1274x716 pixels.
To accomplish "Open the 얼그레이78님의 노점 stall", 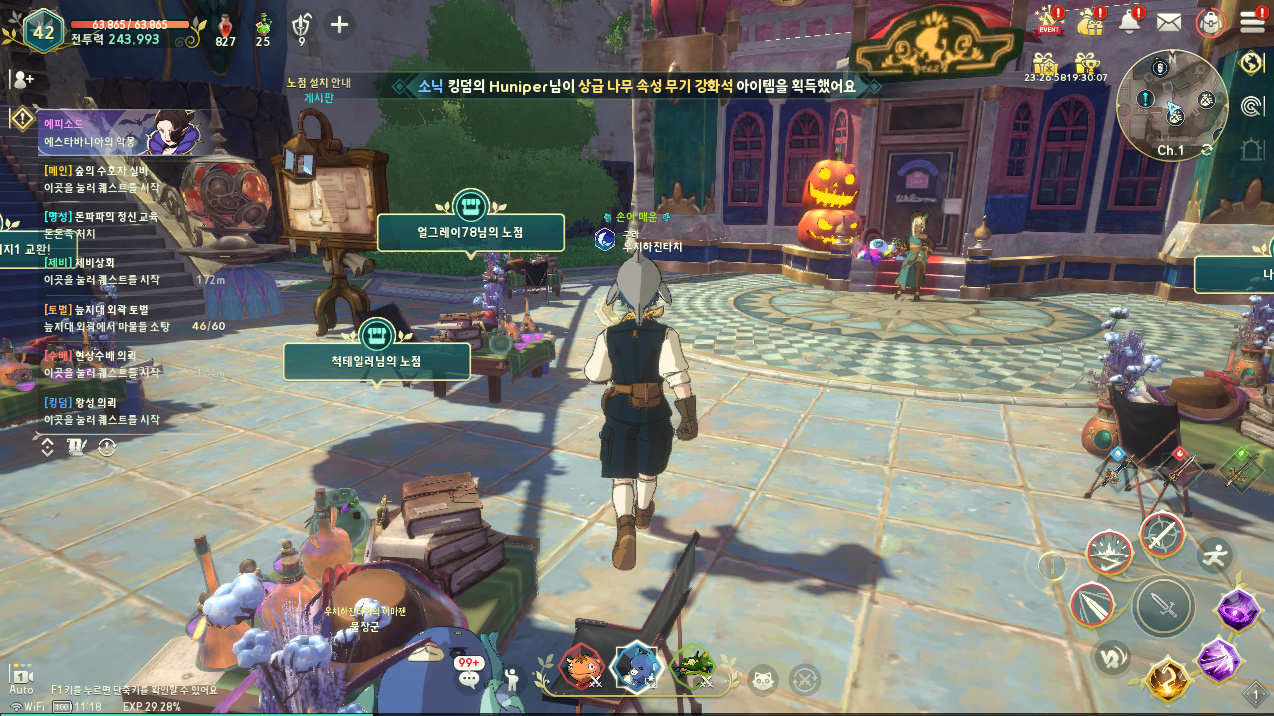I will click(470, 232).
